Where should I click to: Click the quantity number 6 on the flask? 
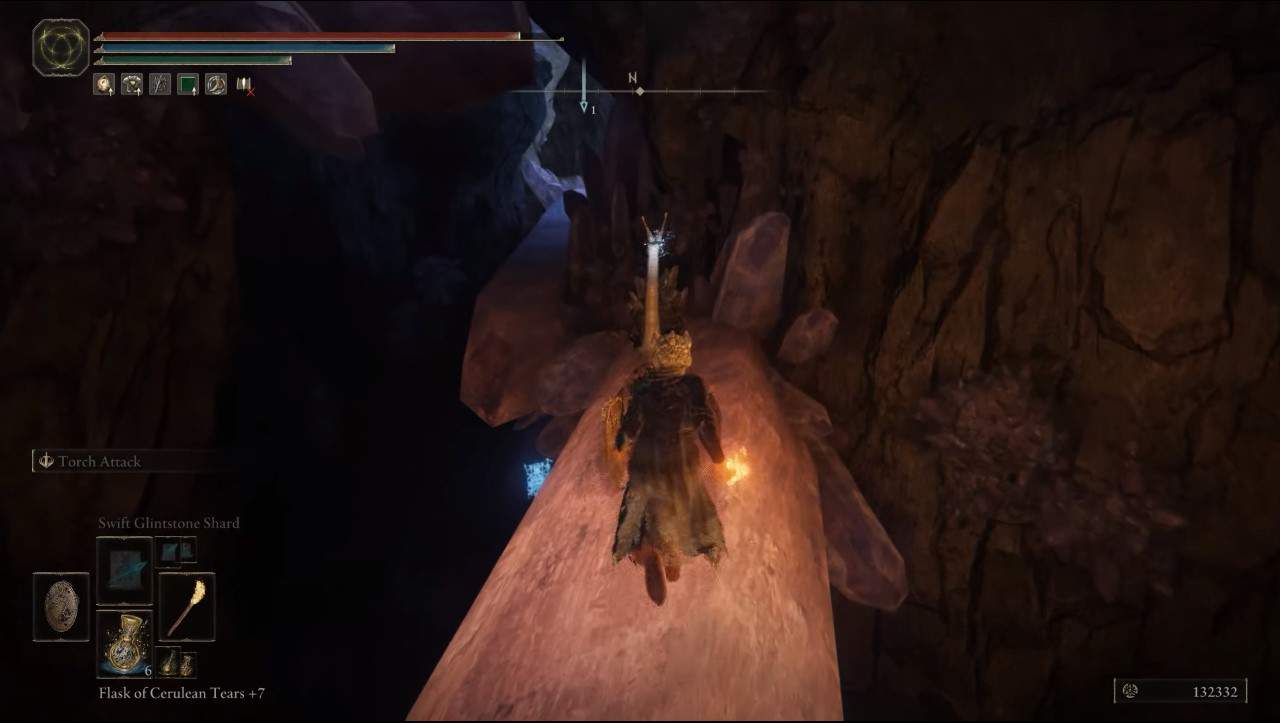coord(148,671)
